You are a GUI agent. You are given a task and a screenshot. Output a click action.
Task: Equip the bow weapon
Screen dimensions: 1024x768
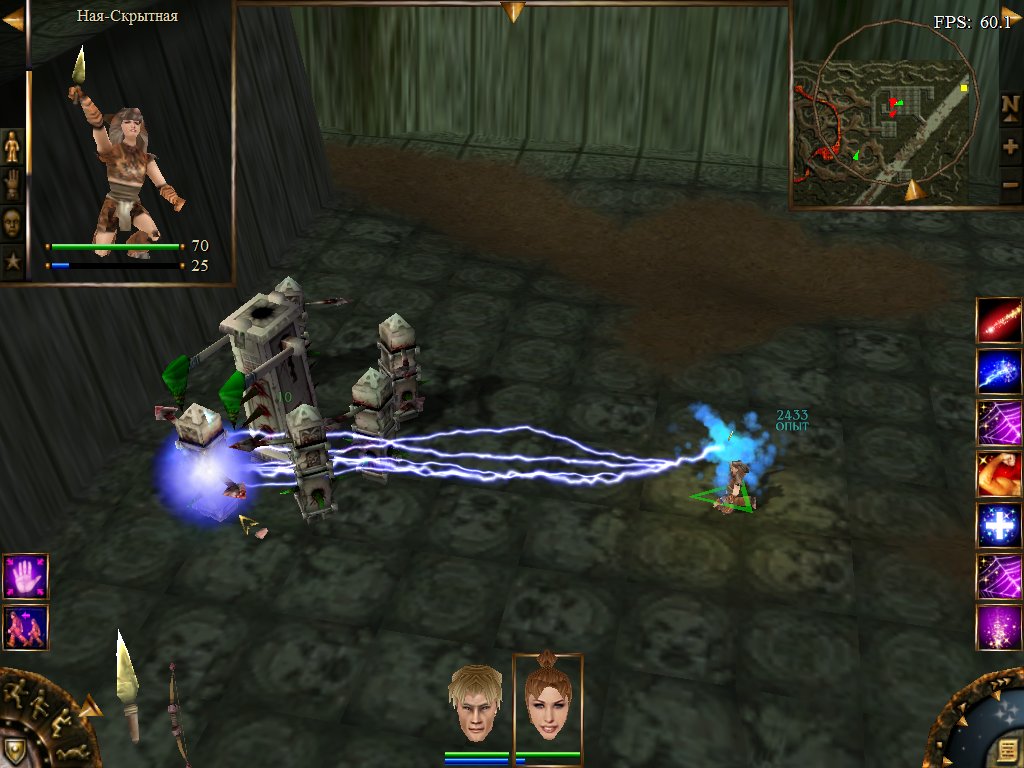pyautogui.click(x=178, y=715)
